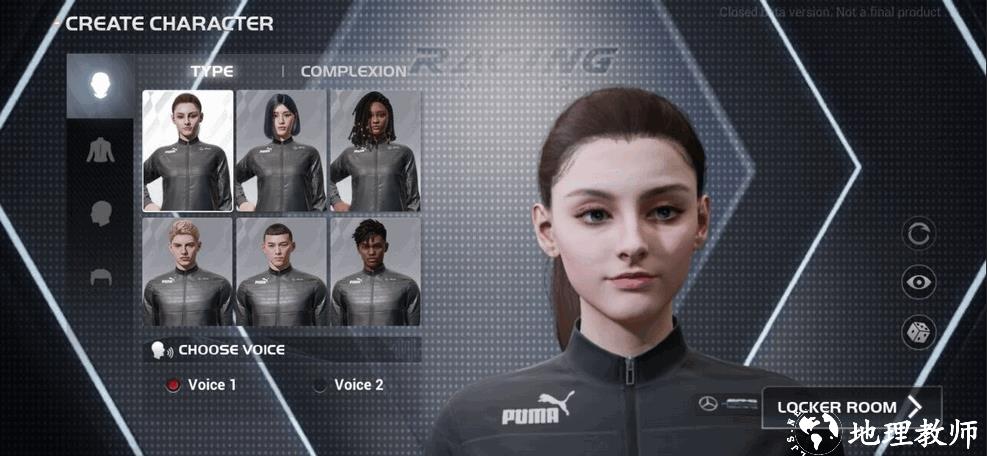Click the circular reset arrow icon
The height and width of the screenshot is (456, 987).
coord(918,234)
